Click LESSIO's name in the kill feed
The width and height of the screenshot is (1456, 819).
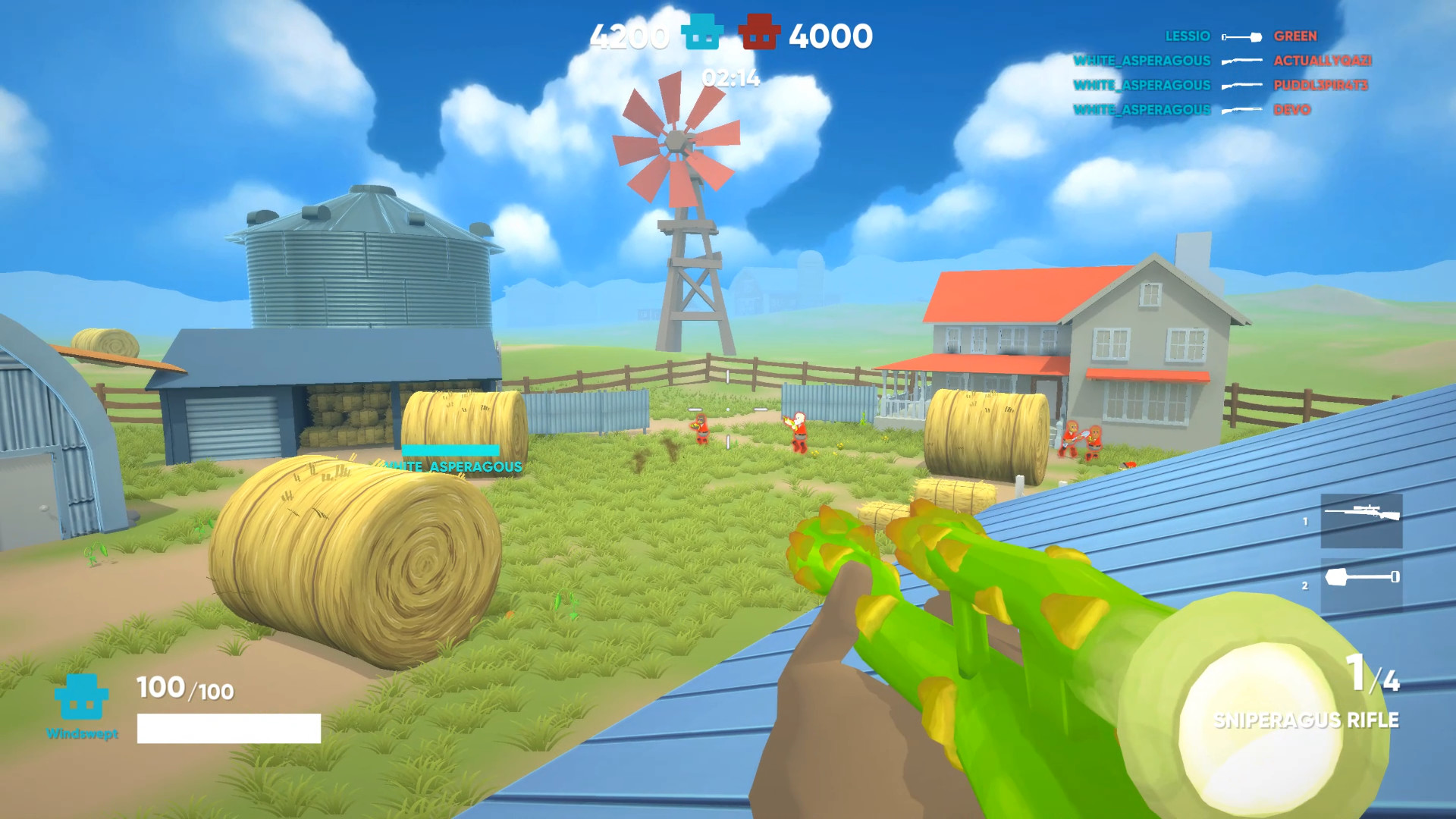pyautogui.click(x=1187, y=36)
